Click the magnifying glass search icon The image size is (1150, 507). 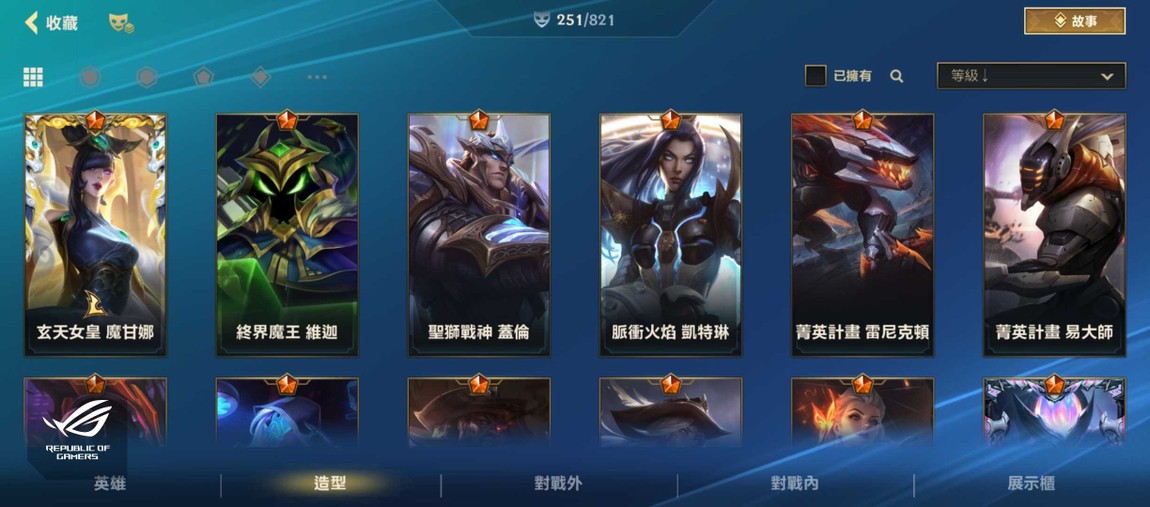tap(897, 76)
